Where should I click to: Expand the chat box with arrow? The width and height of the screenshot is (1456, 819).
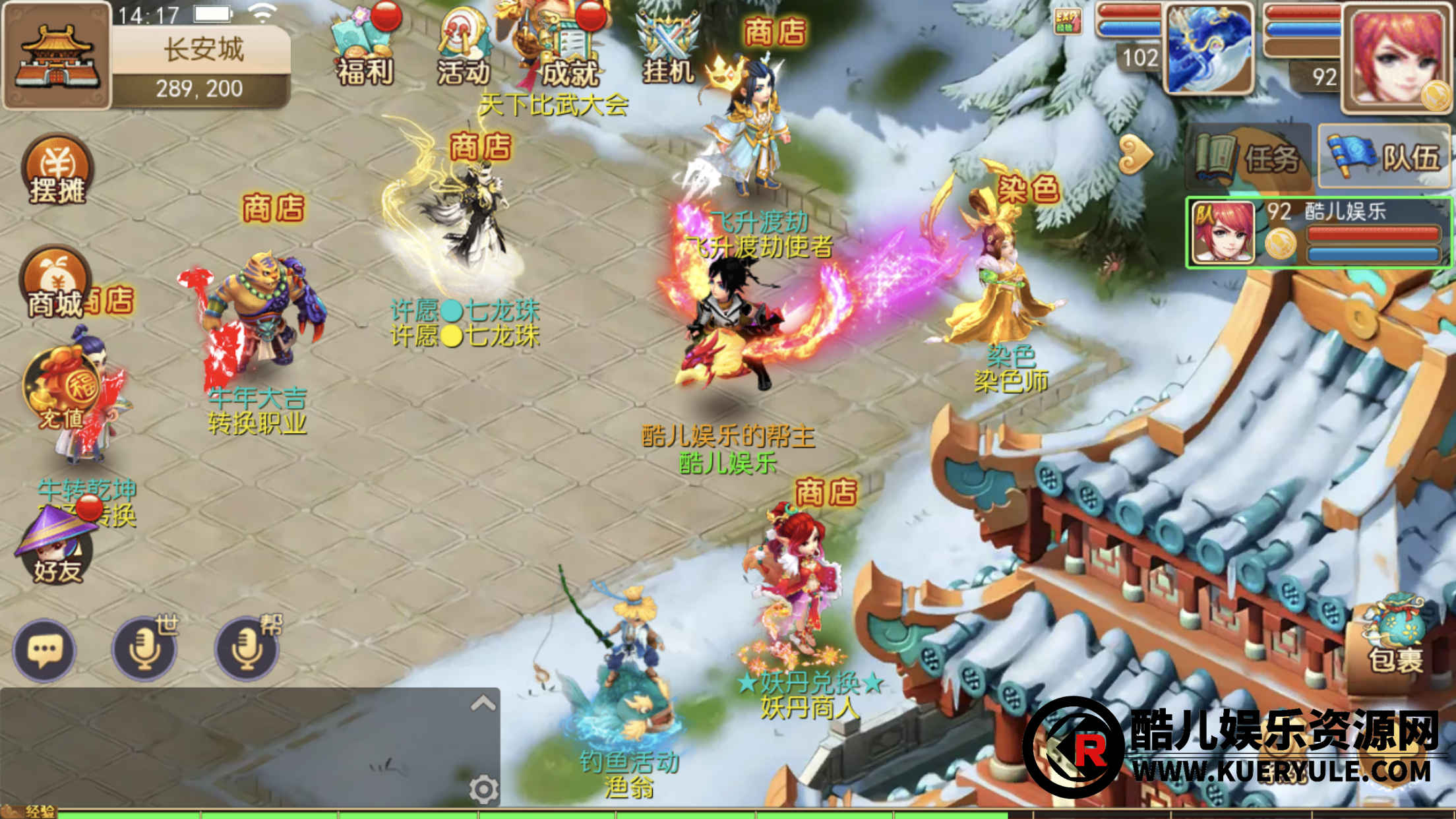coord(483,704)
